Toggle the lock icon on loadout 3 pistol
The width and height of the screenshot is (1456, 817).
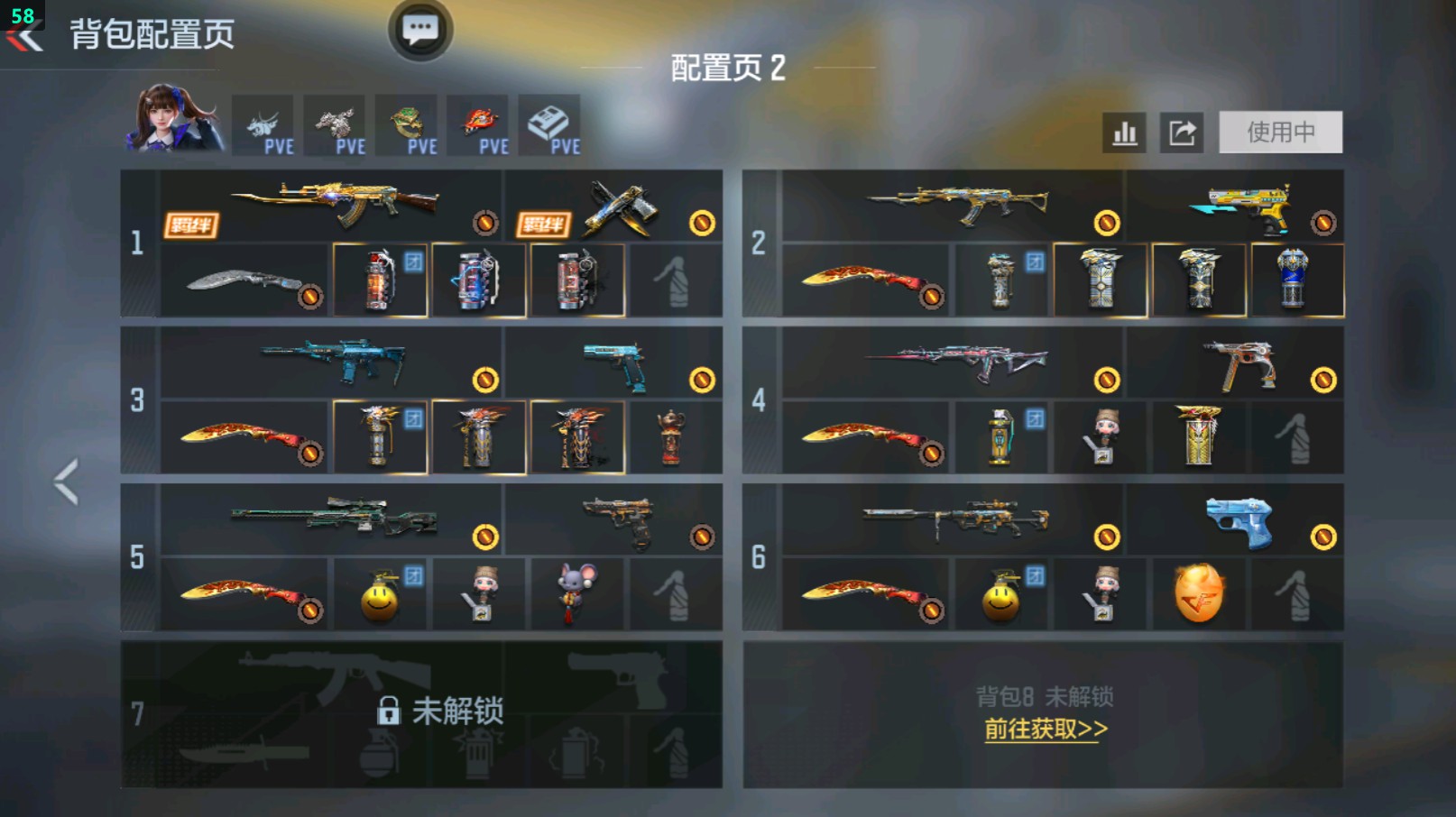[702, 381]
